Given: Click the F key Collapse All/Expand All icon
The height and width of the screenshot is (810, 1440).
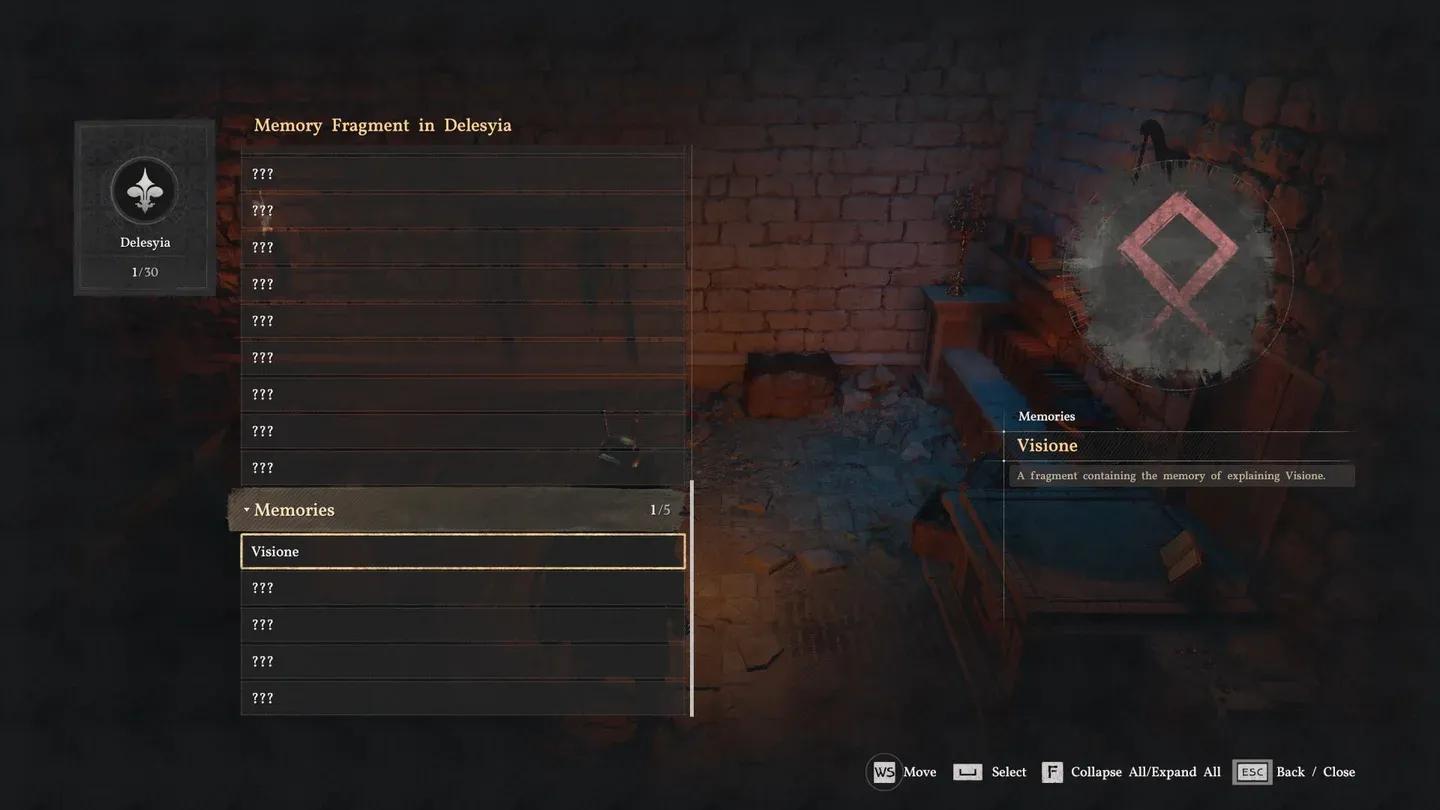Looking at the screenshot, I should tap(1052, 771).
